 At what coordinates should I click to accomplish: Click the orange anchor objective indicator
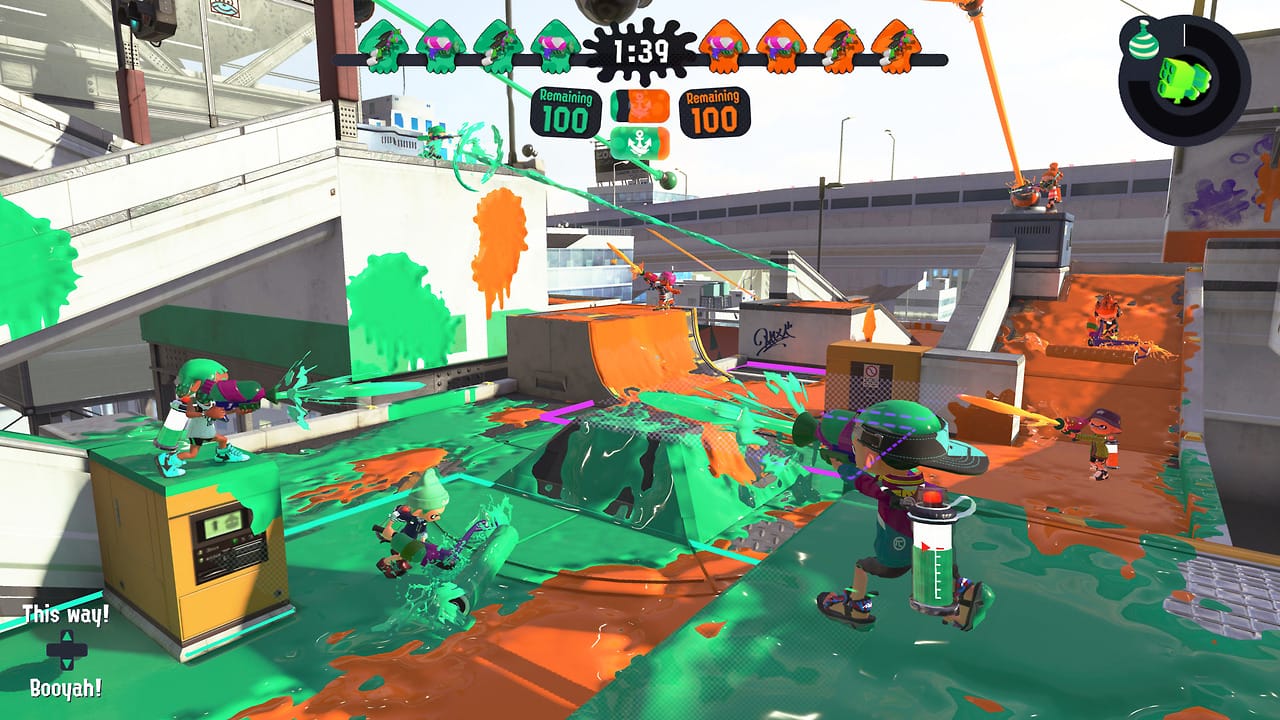[x=640, y=105]
